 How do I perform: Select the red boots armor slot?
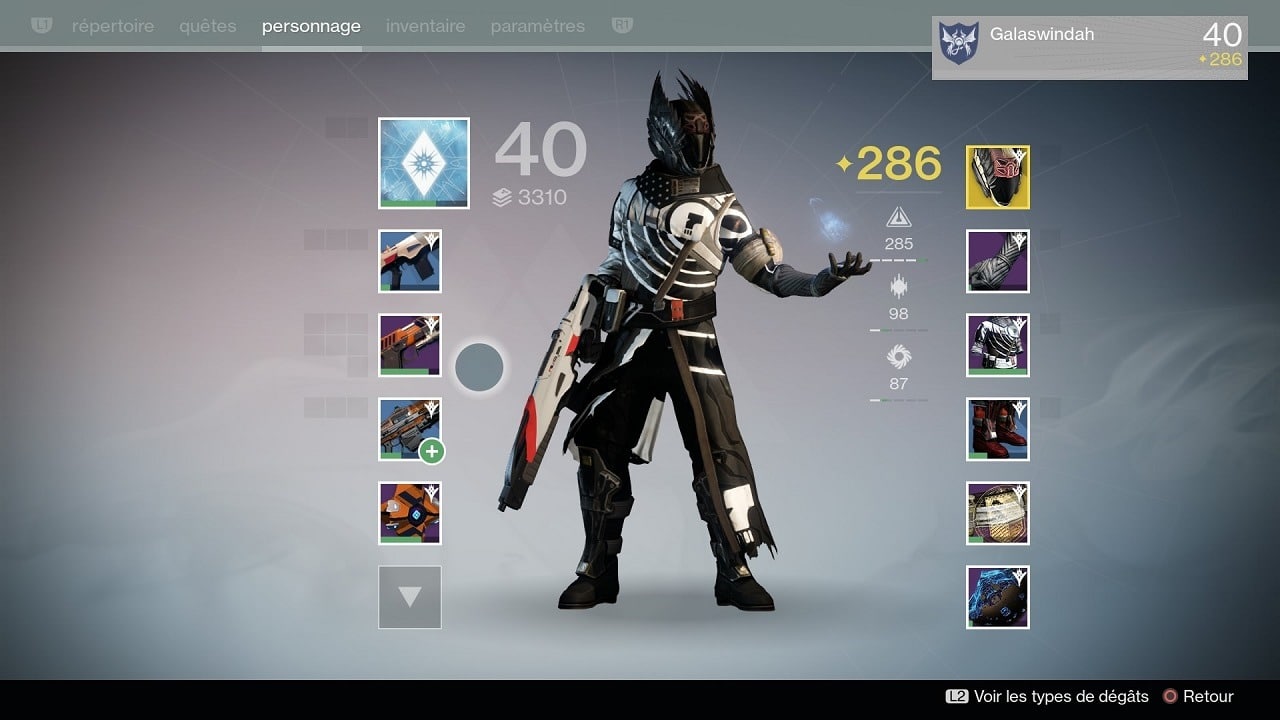(x=998, y=429)
